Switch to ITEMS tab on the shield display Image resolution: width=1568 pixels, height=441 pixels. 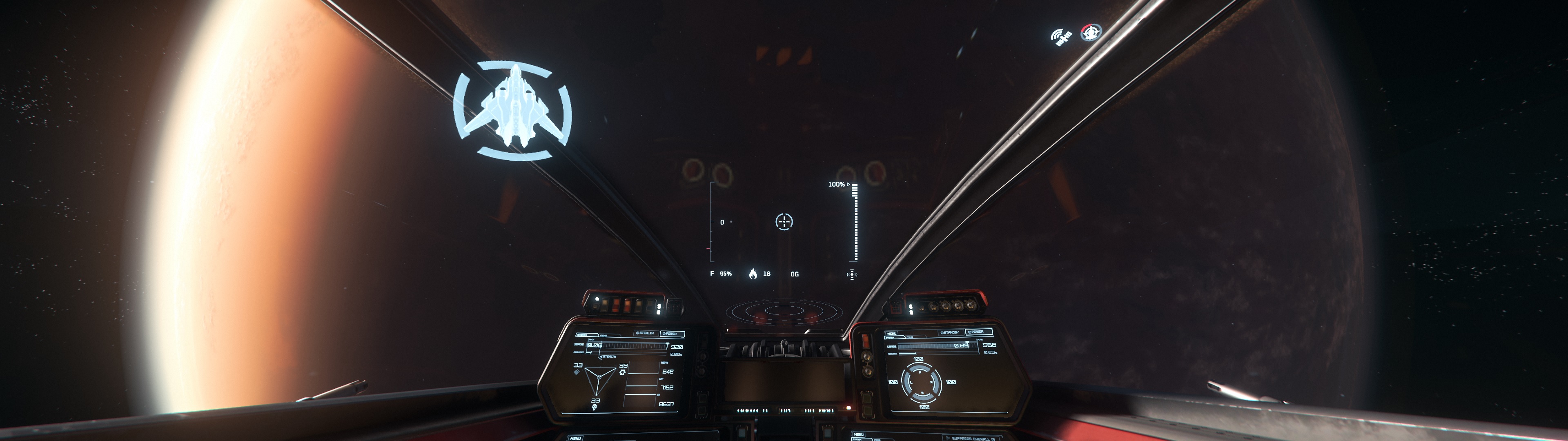[911, 337]
